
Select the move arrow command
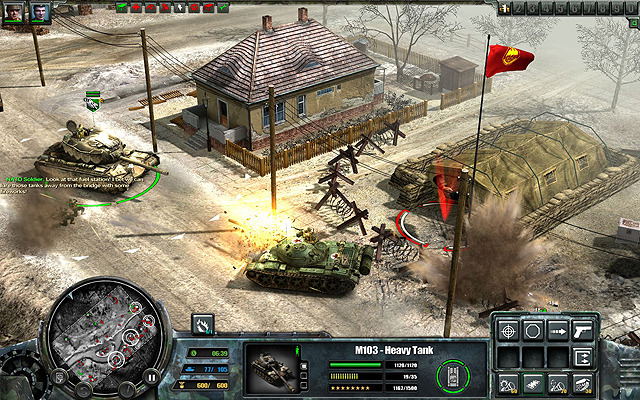(558, 331)
